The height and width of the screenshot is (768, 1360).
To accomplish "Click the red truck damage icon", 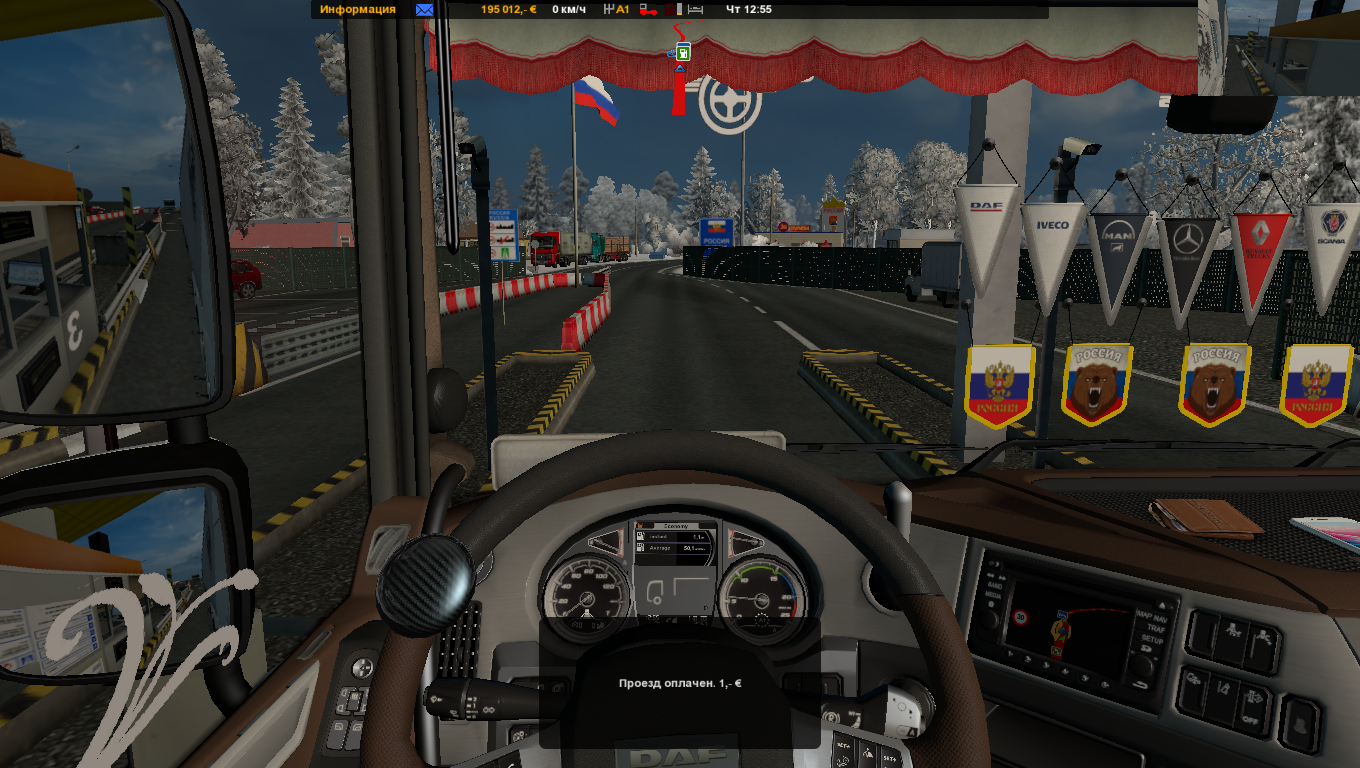I will coord(647,10).
